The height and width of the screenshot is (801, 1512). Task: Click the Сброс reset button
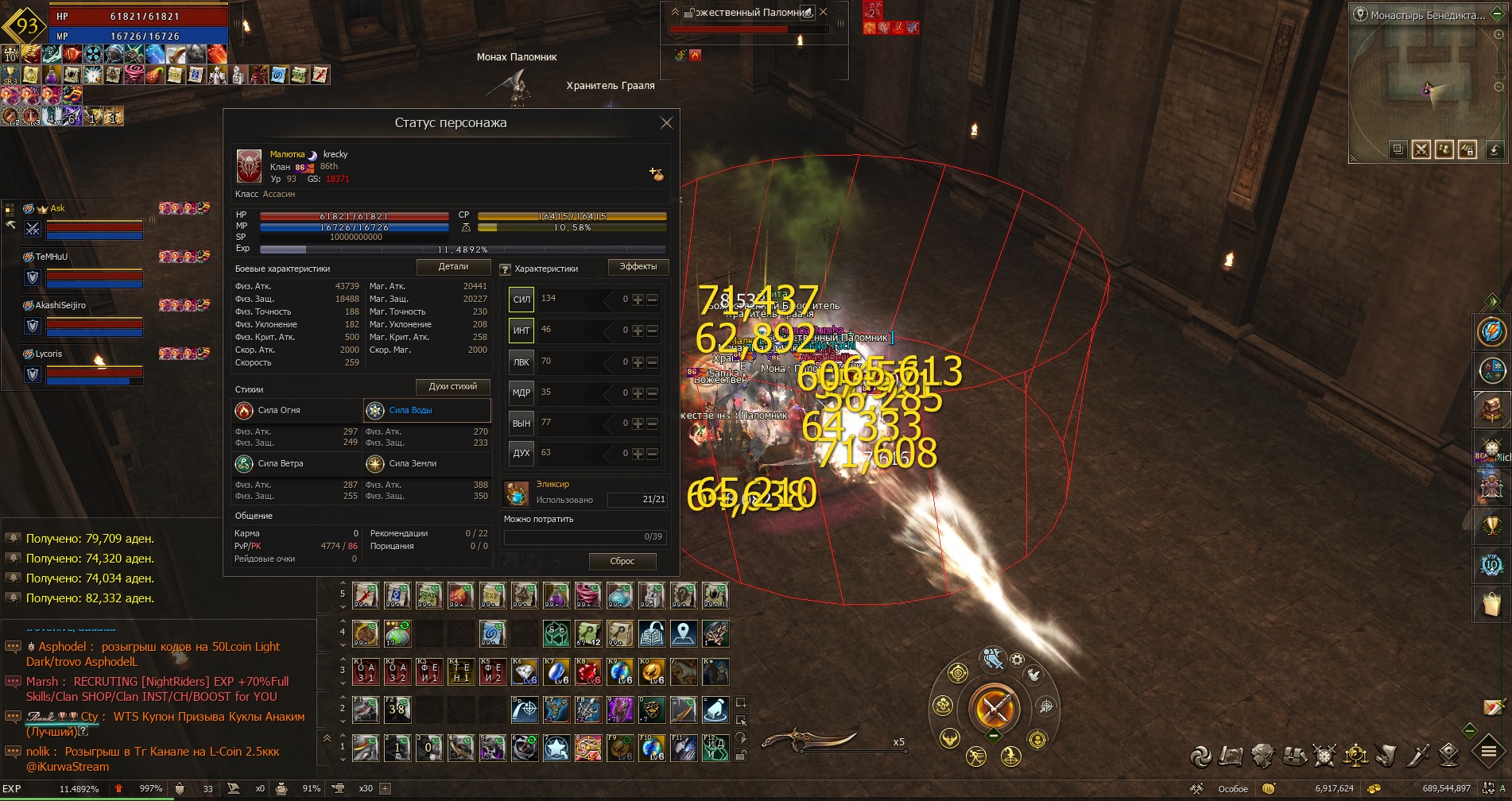(622, 561)
